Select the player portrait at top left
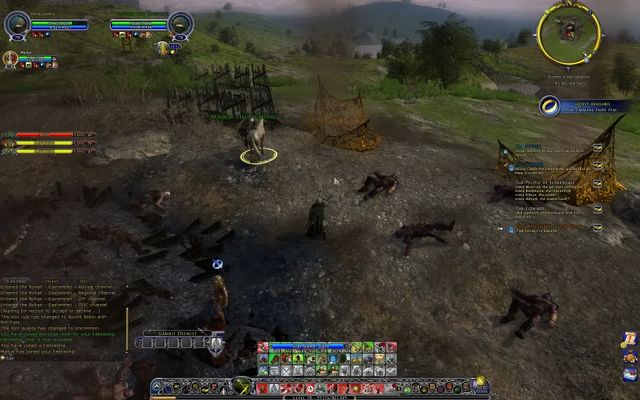This screenshot has height=400, width=640. (x=15, y=23)
